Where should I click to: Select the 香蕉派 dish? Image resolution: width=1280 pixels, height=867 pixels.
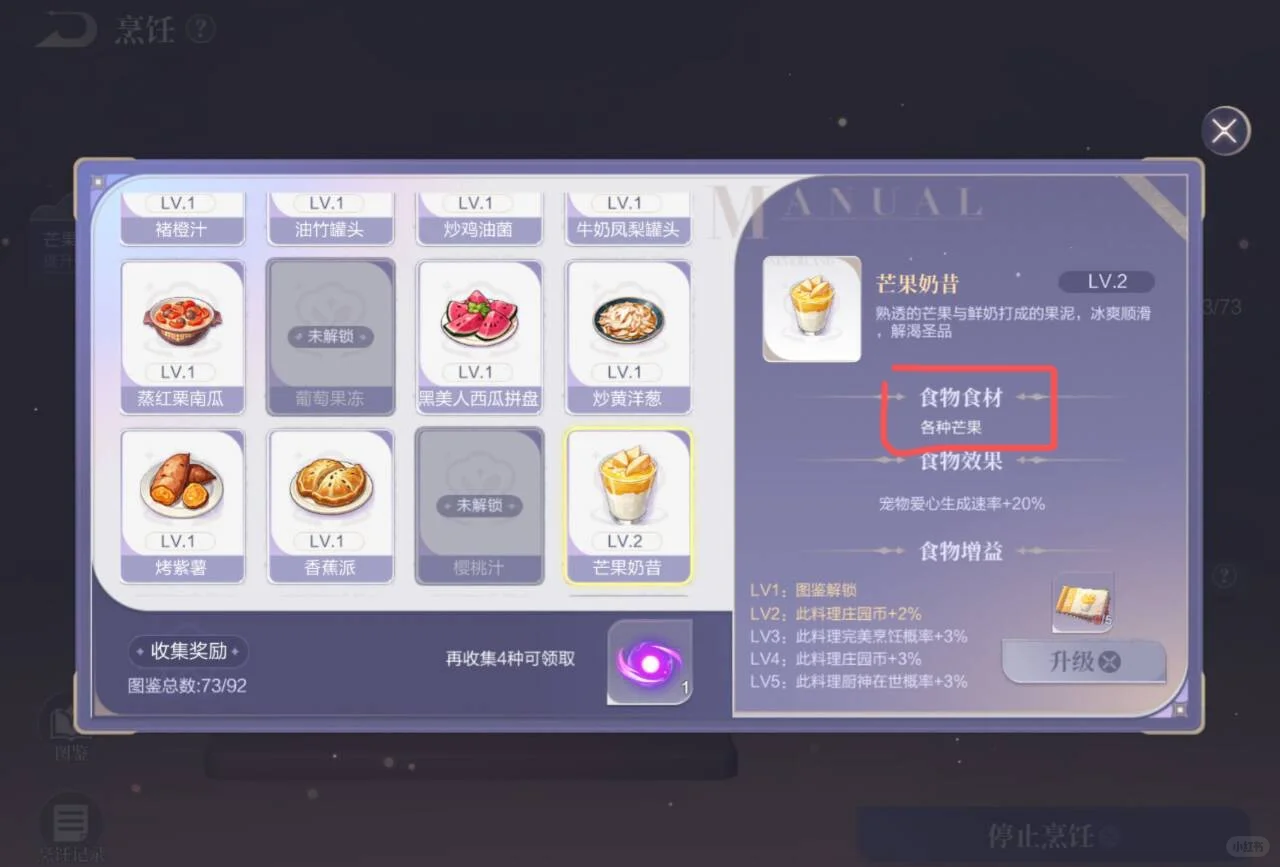[x=330, y=505]
